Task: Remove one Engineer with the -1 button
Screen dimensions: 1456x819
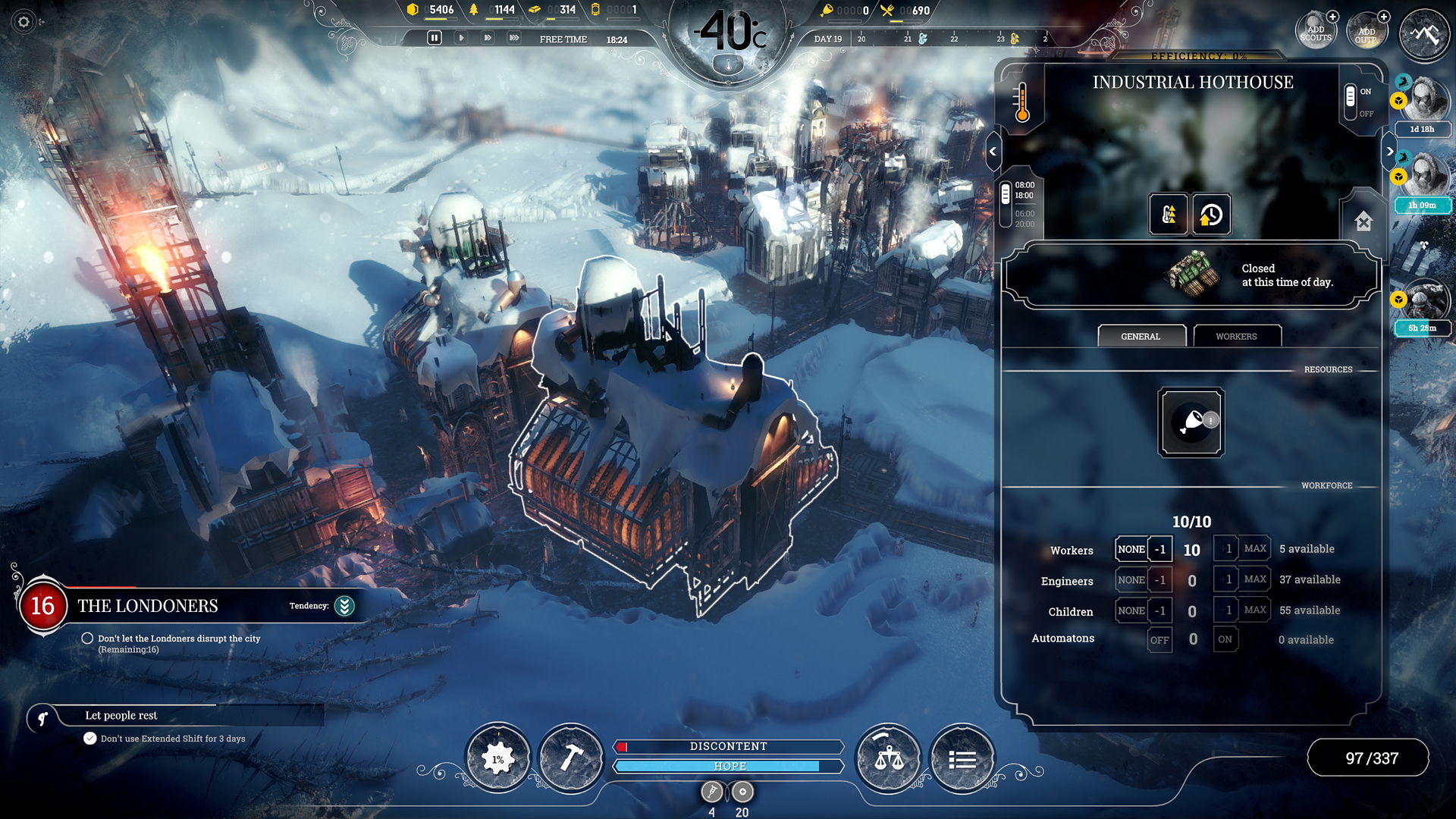Action: tap(1159, 579)
